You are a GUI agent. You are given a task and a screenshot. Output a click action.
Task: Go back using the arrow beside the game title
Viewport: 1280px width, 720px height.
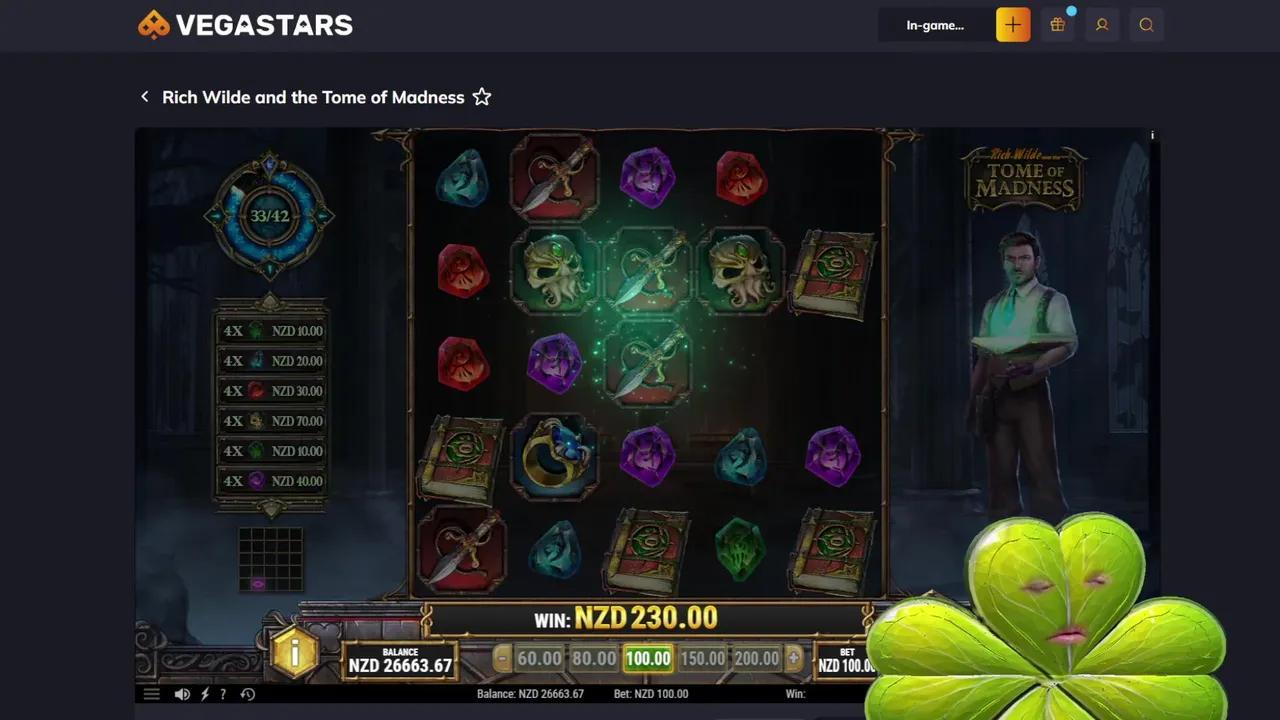[x=145, y=96]
